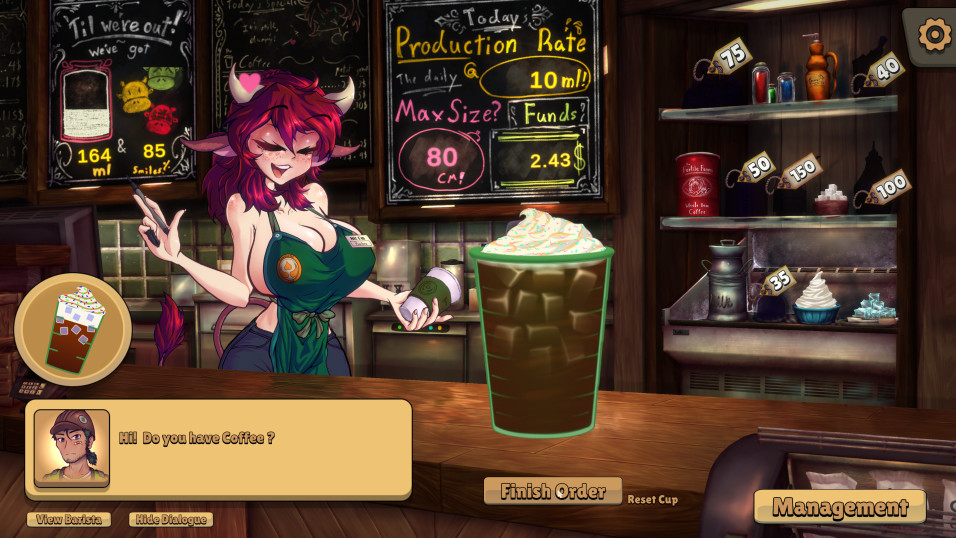Screen dimensions: 956x538
Task: Hide the dialogue box
Action: [x=171, y=519]
